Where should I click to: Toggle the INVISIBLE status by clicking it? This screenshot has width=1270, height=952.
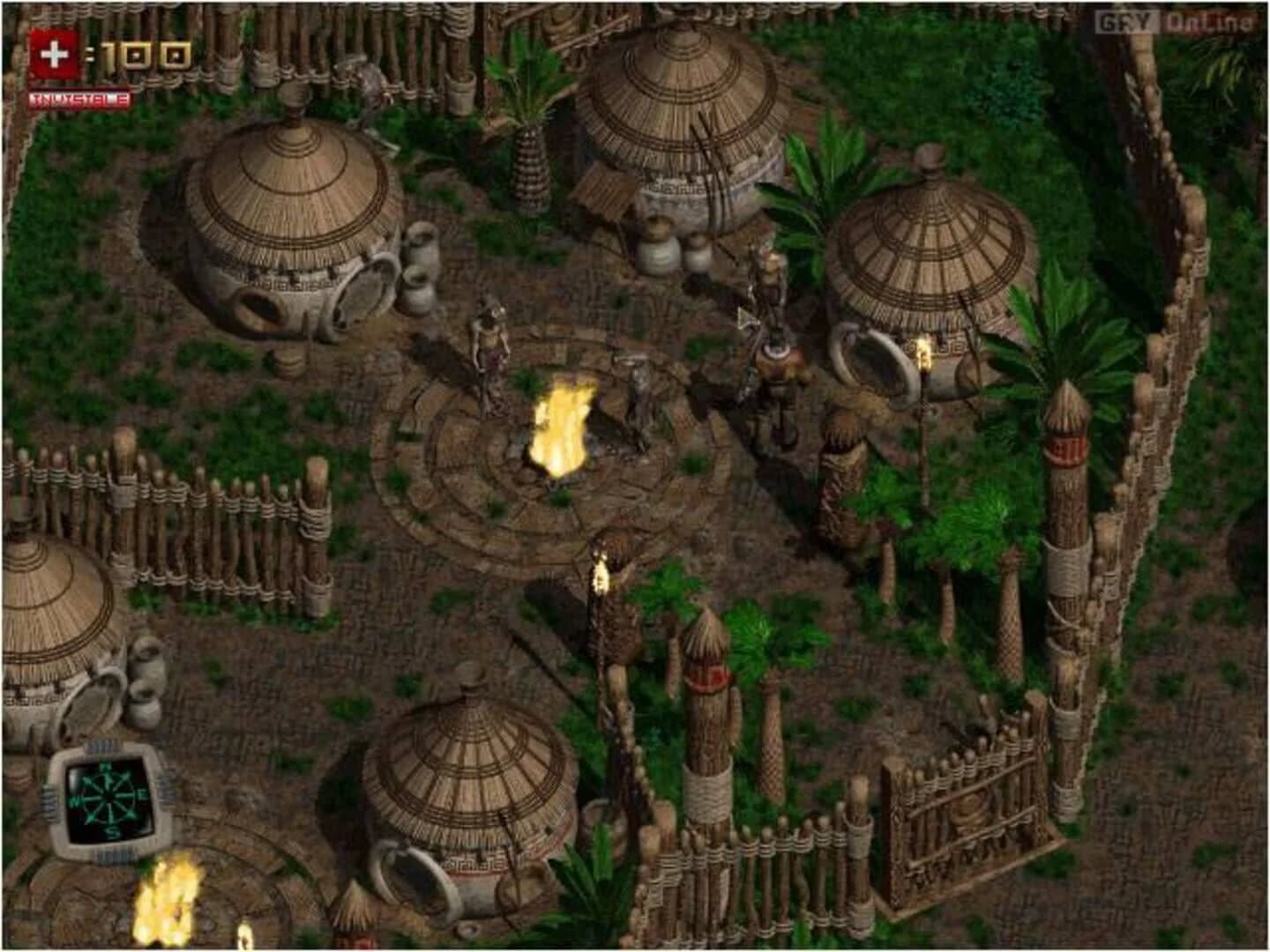pos(79,100)
